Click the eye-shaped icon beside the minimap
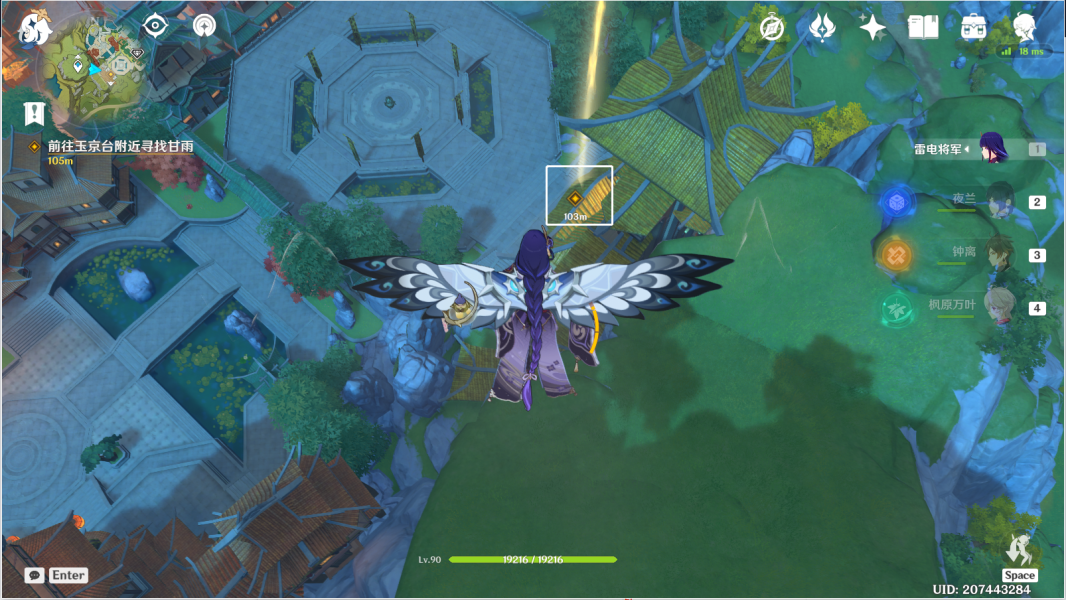The width and height of the screenshot is (1066, 600). [155, 25]
